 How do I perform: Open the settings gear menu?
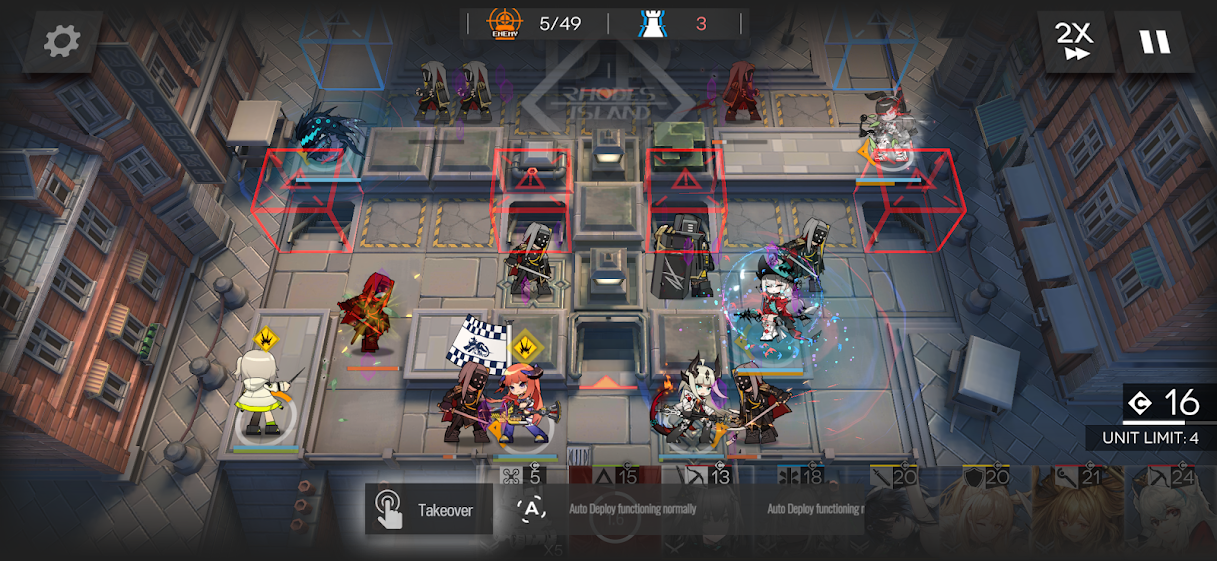coord(62,41)
